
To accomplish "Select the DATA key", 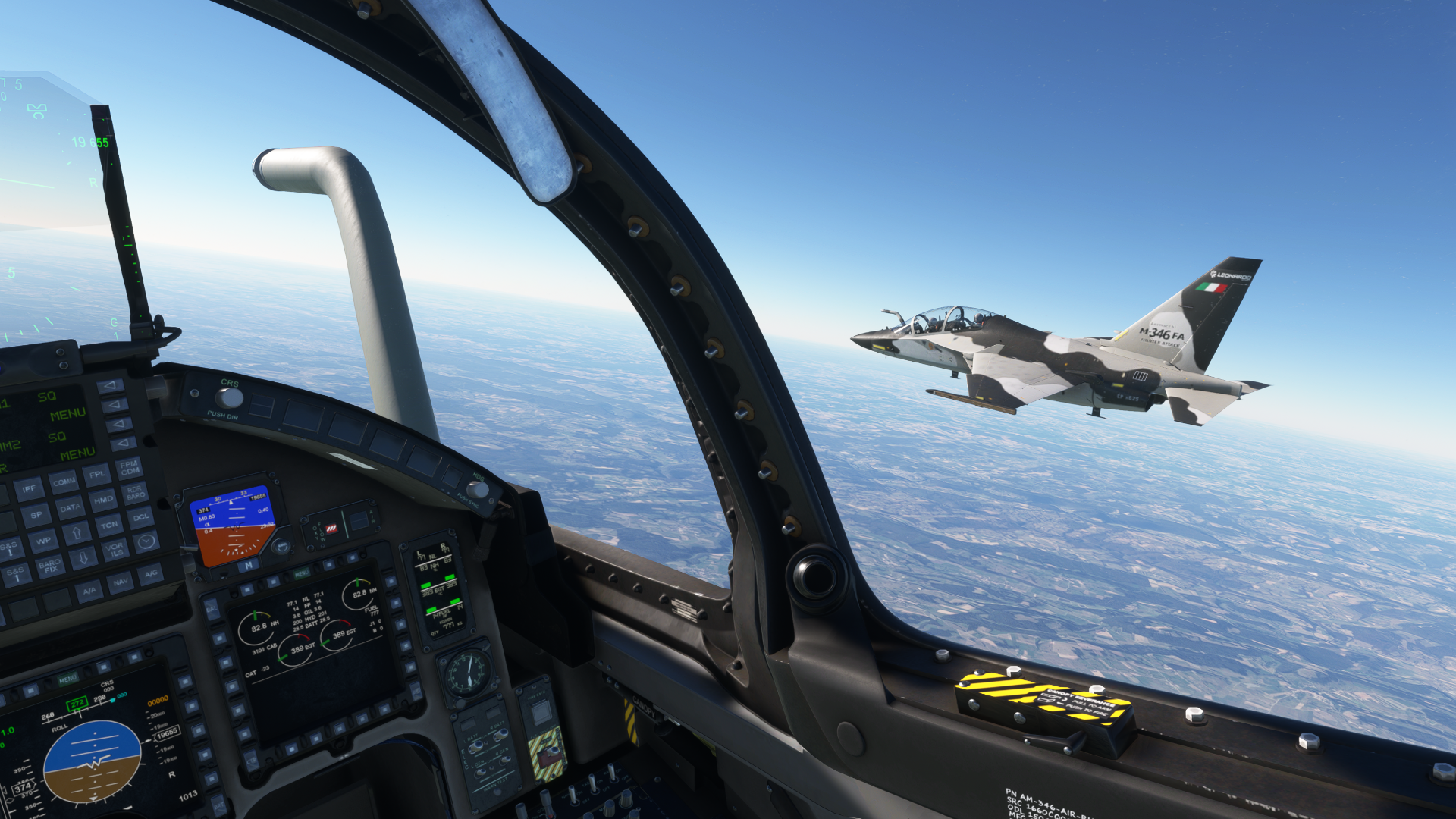I will [70, 507].
